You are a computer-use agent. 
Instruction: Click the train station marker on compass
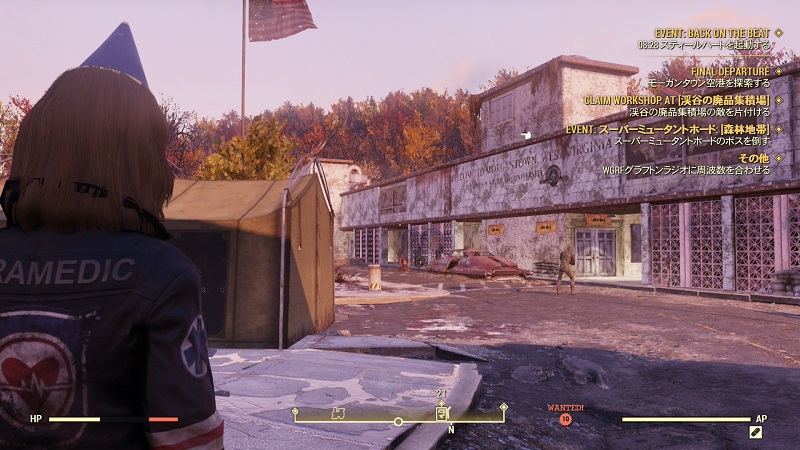[x=338, y=412]
